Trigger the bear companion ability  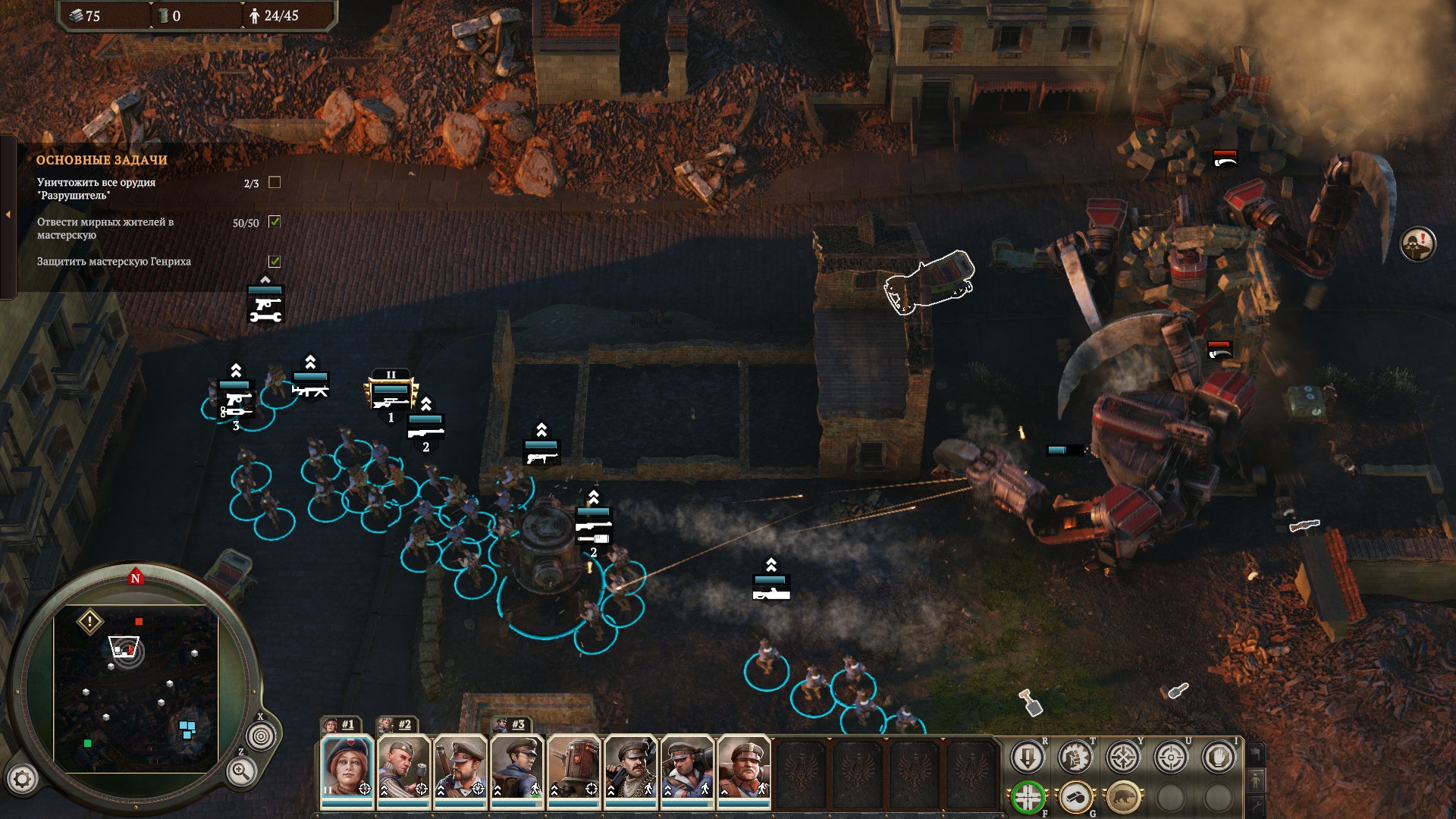click(x=1123, y=798)
